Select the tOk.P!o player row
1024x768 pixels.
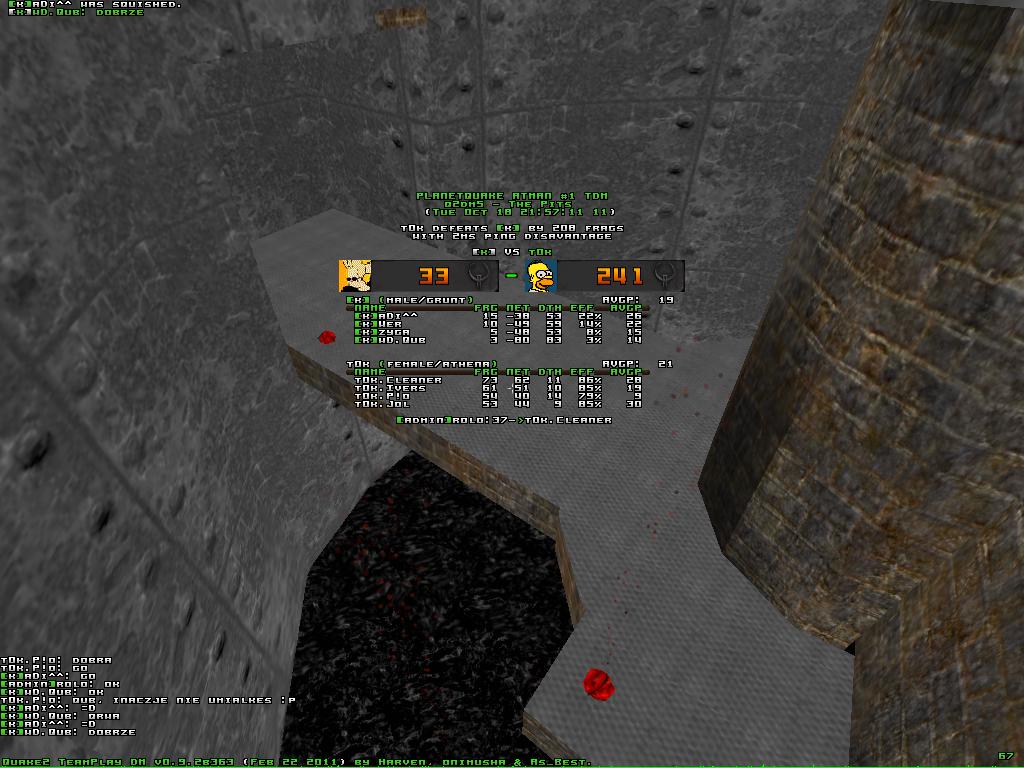[x=510, y=396]
